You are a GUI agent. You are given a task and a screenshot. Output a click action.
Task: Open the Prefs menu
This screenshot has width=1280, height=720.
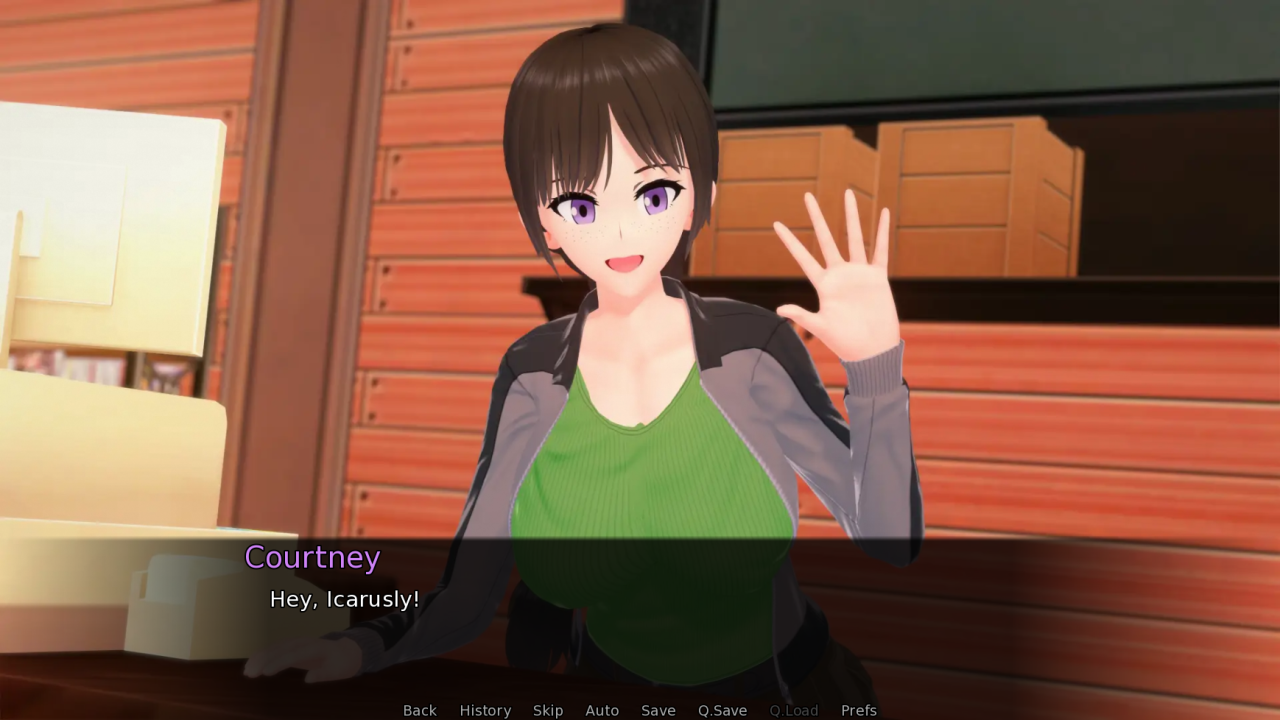(858, 710)
